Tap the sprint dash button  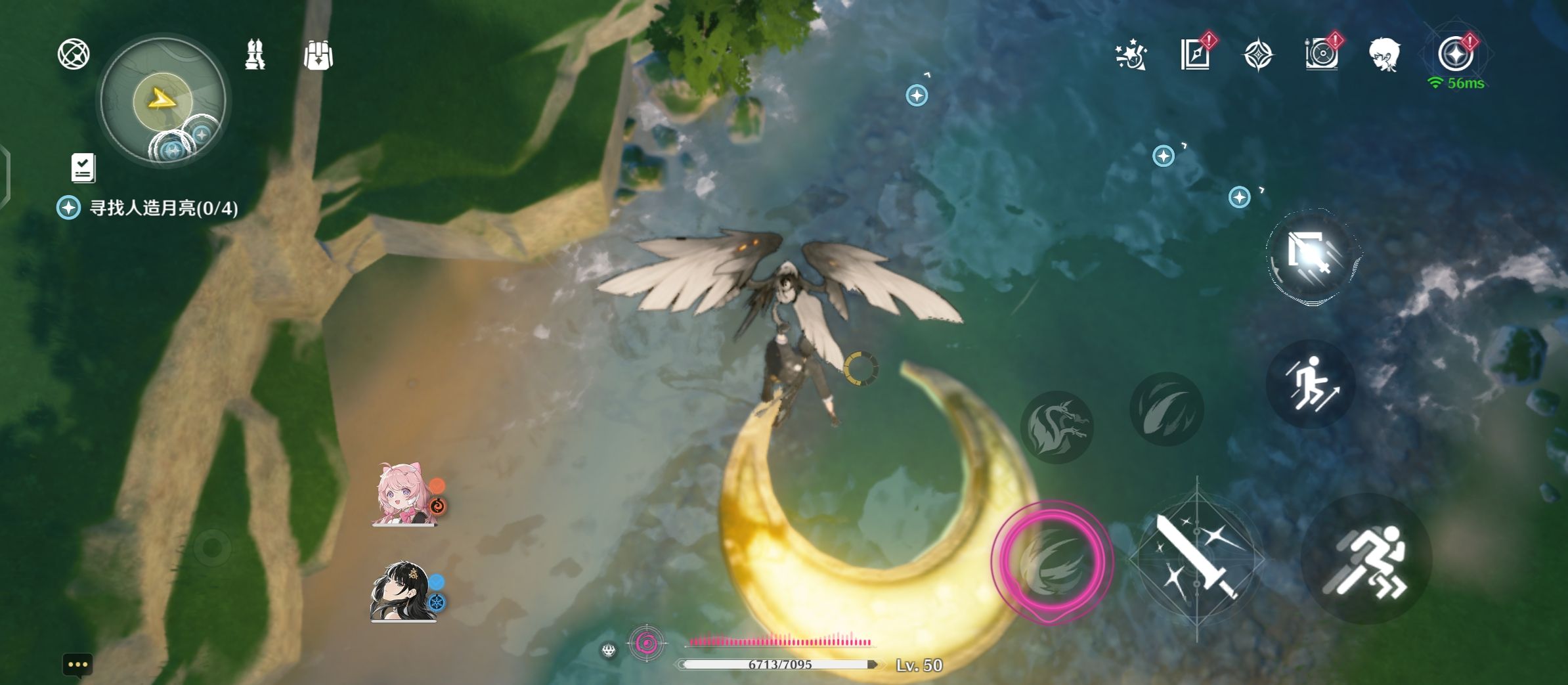tap(1366, 560)
